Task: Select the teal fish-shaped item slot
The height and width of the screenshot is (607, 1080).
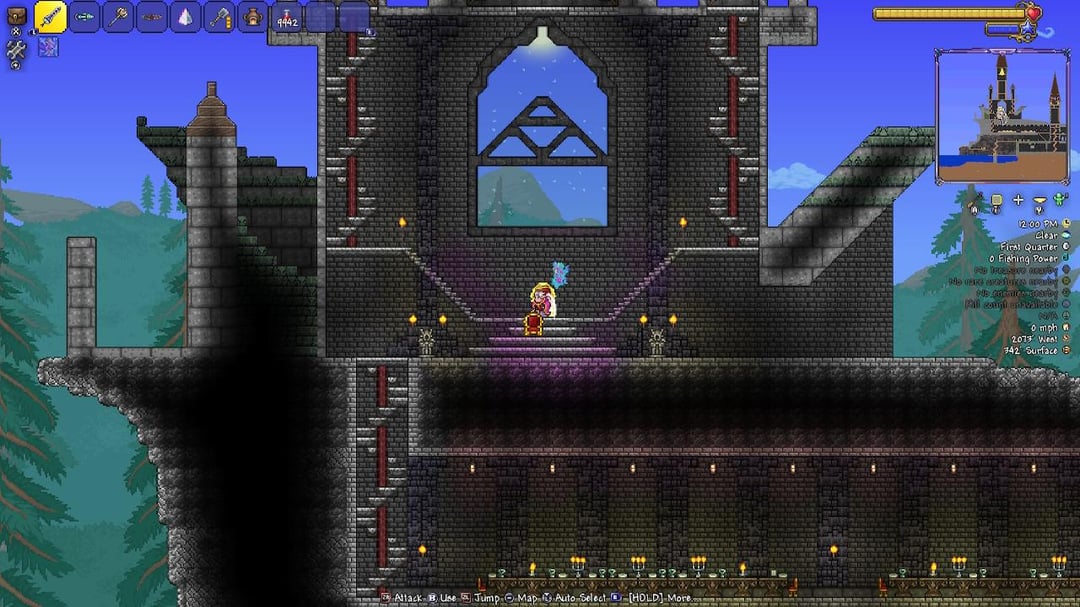Action: pos(85,17)
